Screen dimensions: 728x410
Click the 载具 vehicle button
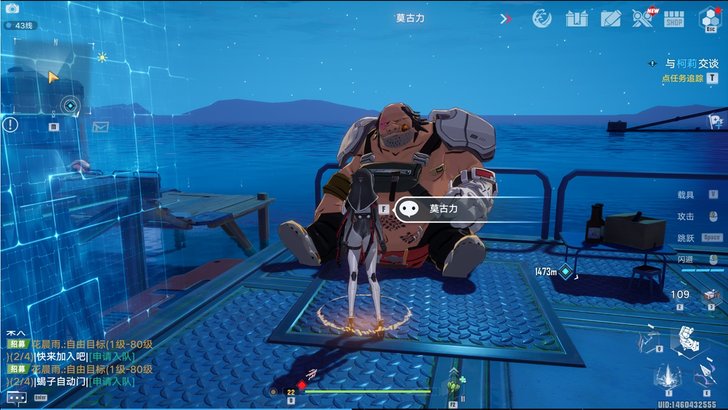698,195
